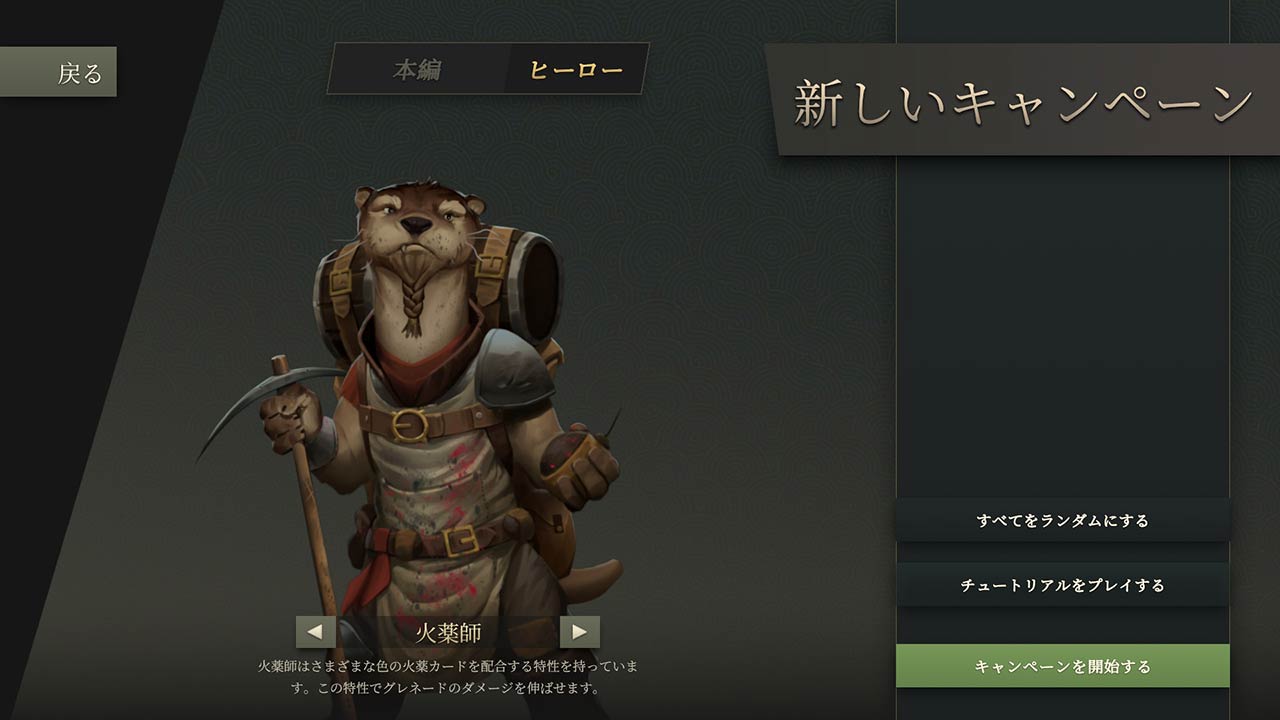Show the next hero with right arrow
The image size is (1280, 720).
(x=579, y=632)
